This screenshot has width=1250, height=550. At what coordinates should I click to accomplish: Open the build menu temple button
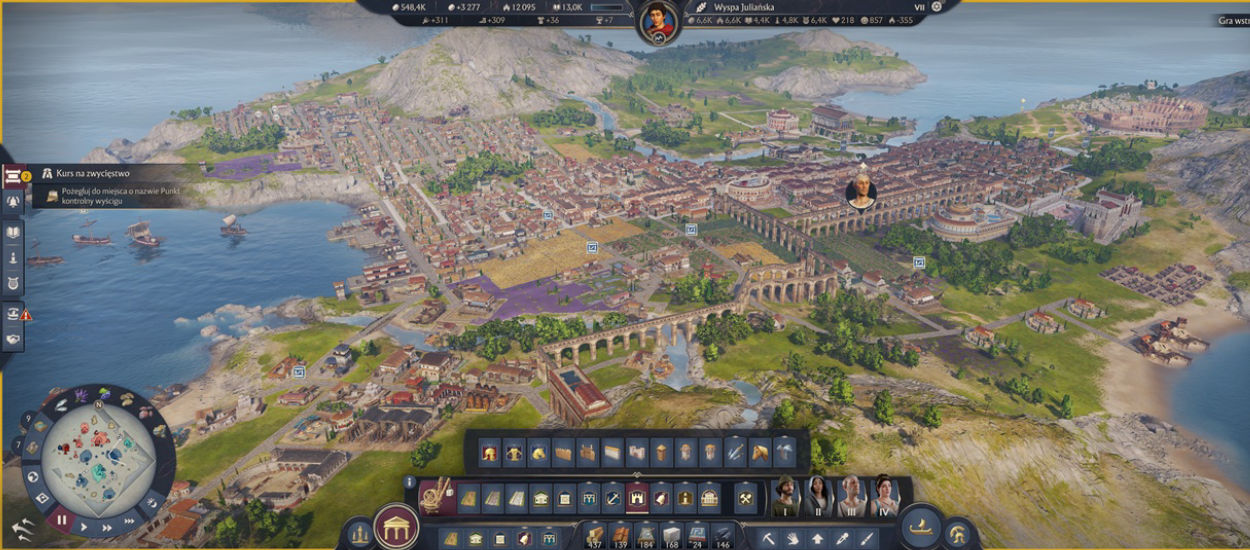click(396, 526)
